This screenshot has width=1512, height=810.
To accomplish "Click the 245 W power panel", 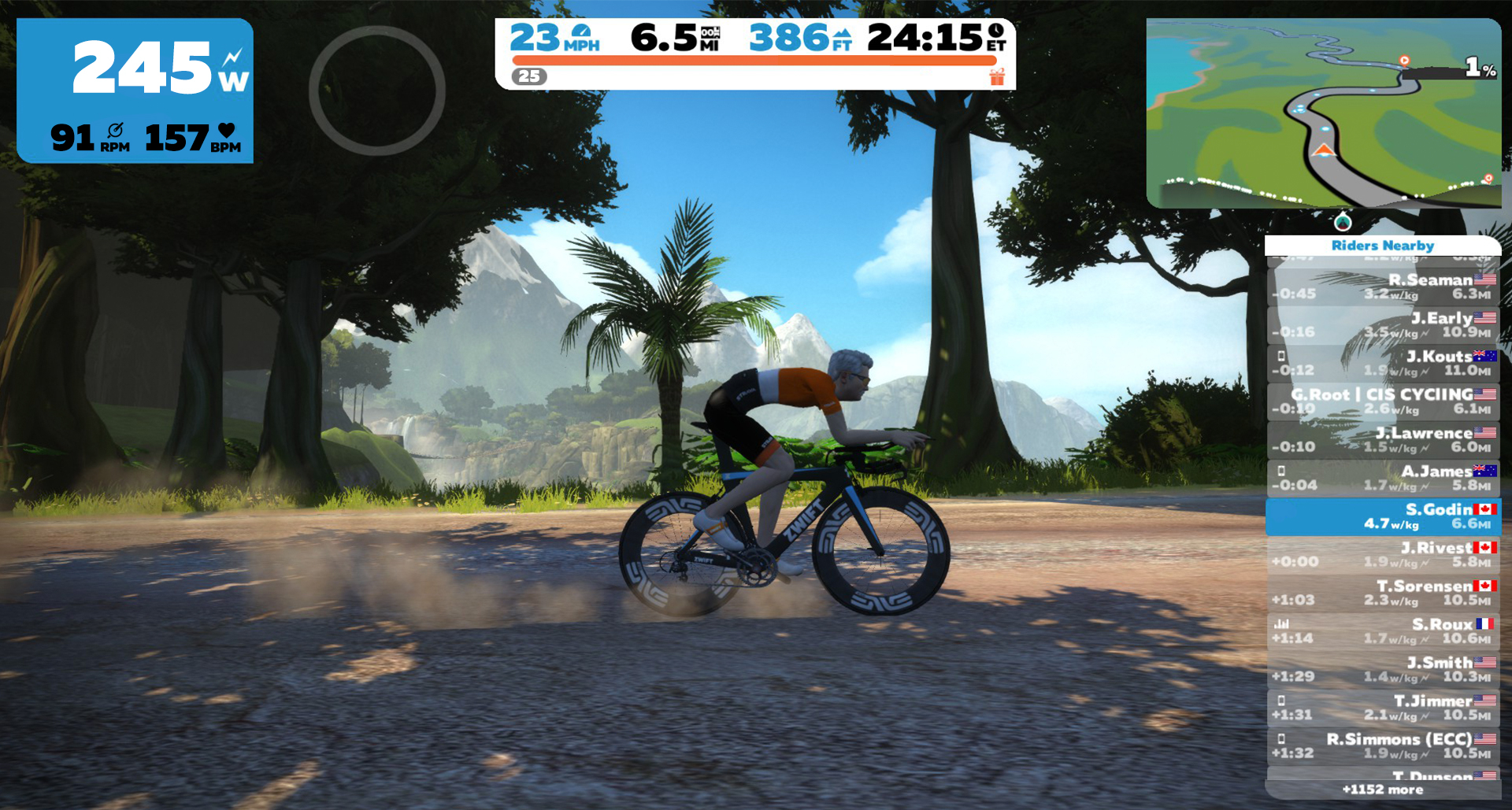I will (135, 91).
